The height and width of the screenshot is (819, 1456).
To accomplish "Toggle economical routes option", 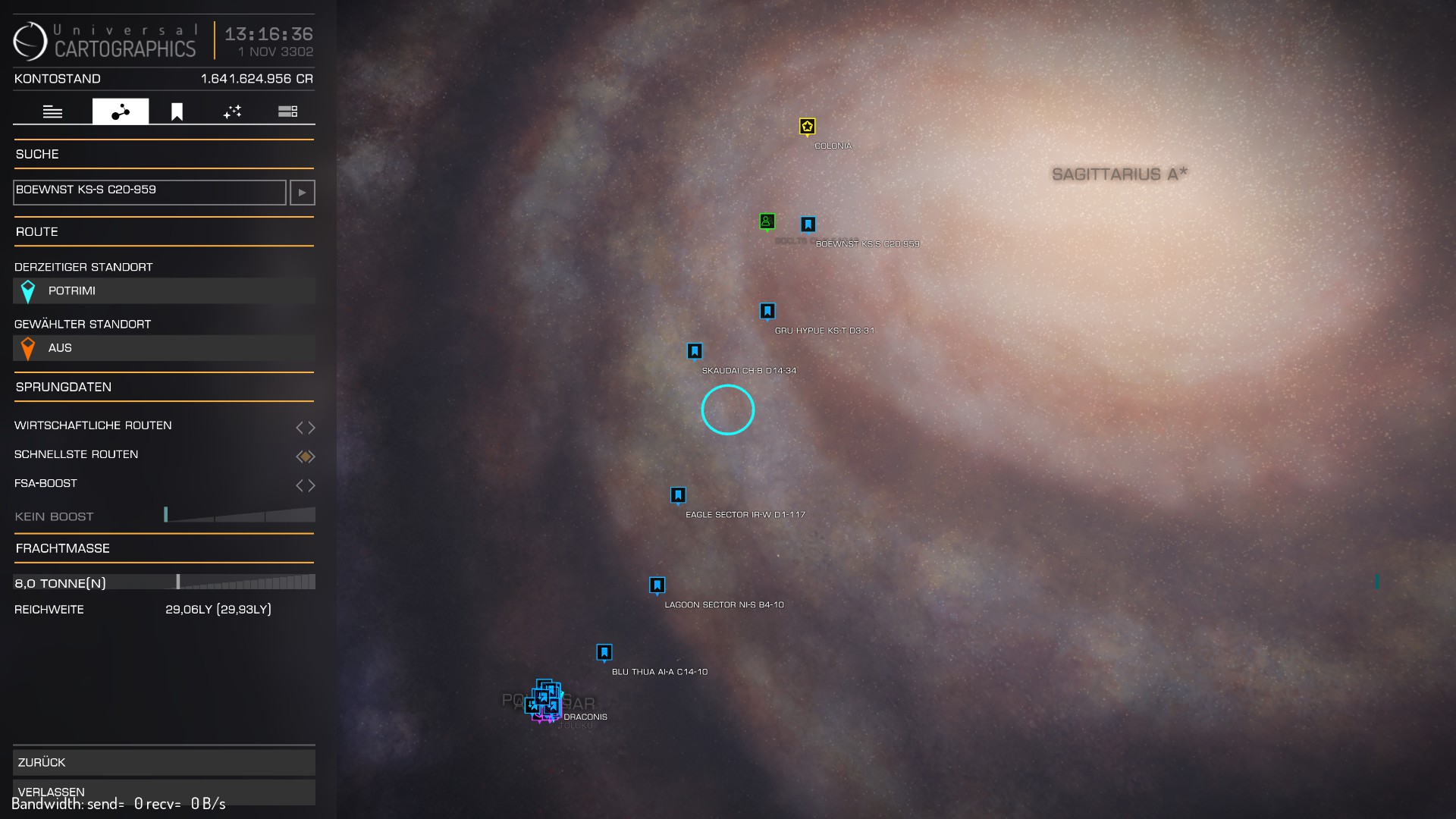I will click(x=305, y=428).
